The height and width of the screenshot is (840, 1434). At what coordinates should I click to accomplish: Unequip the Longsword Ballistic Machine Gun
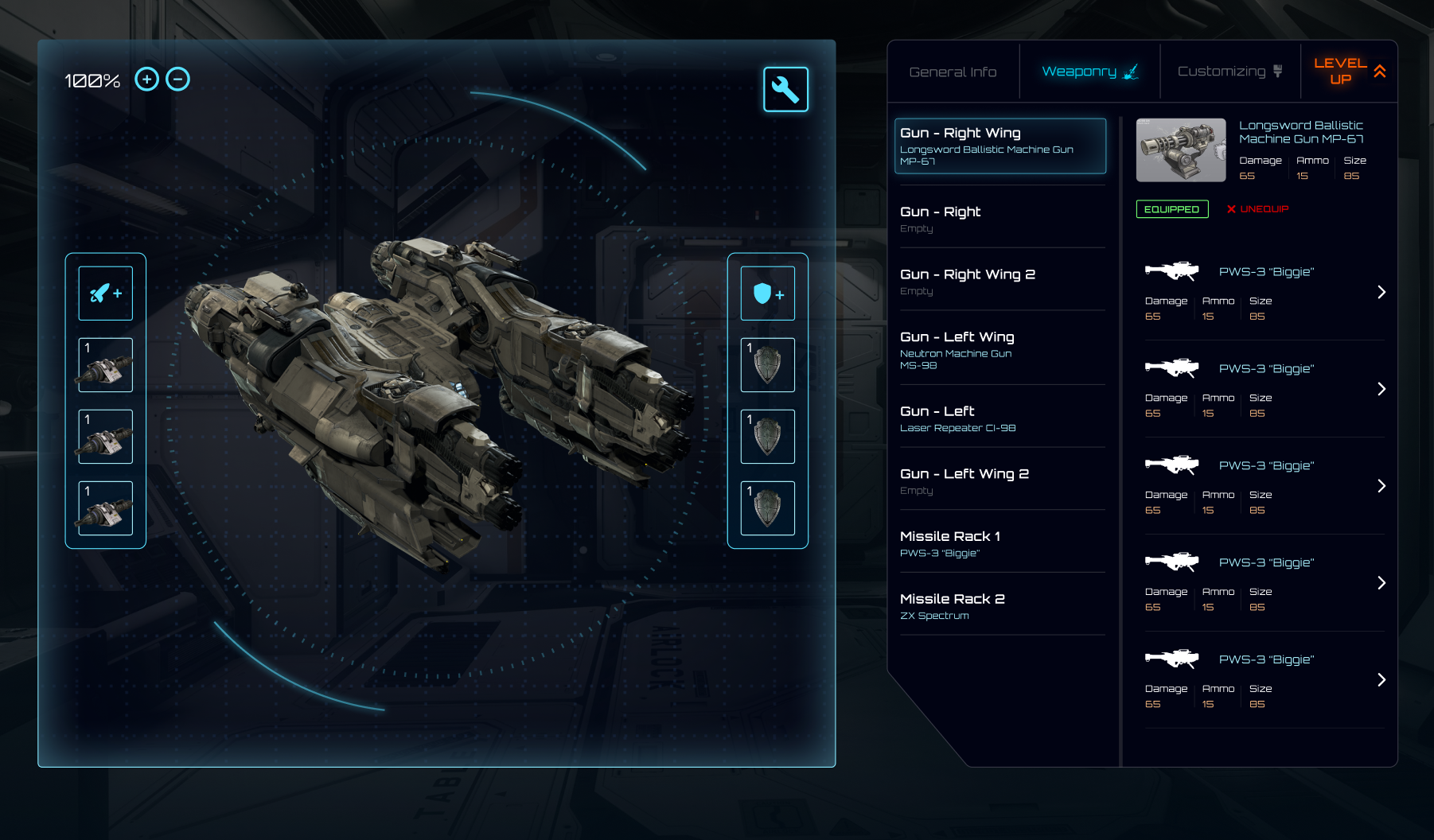pos(1257,209)
